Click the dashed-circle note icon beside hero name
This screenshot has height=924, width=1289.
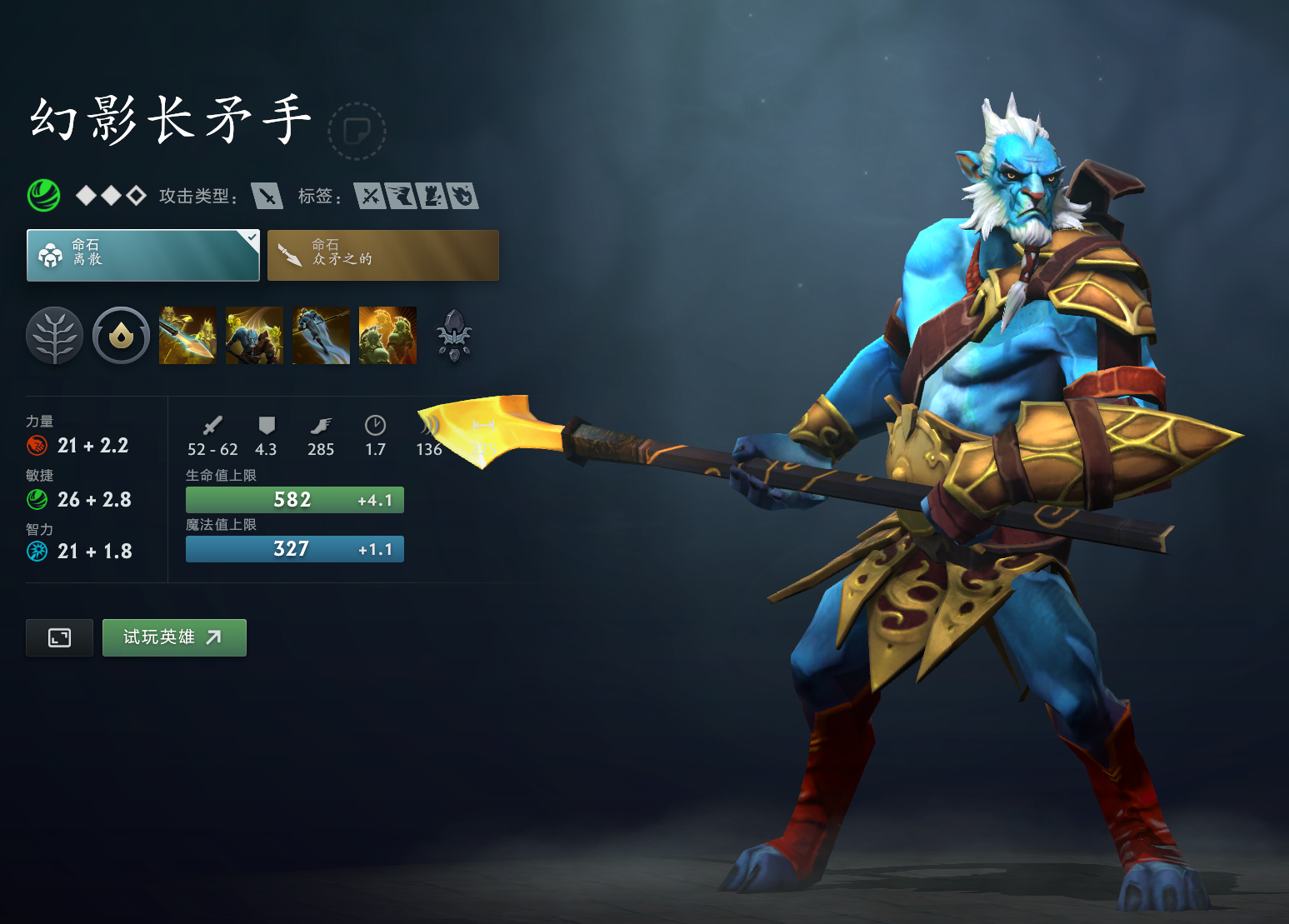tap(357, 131)
